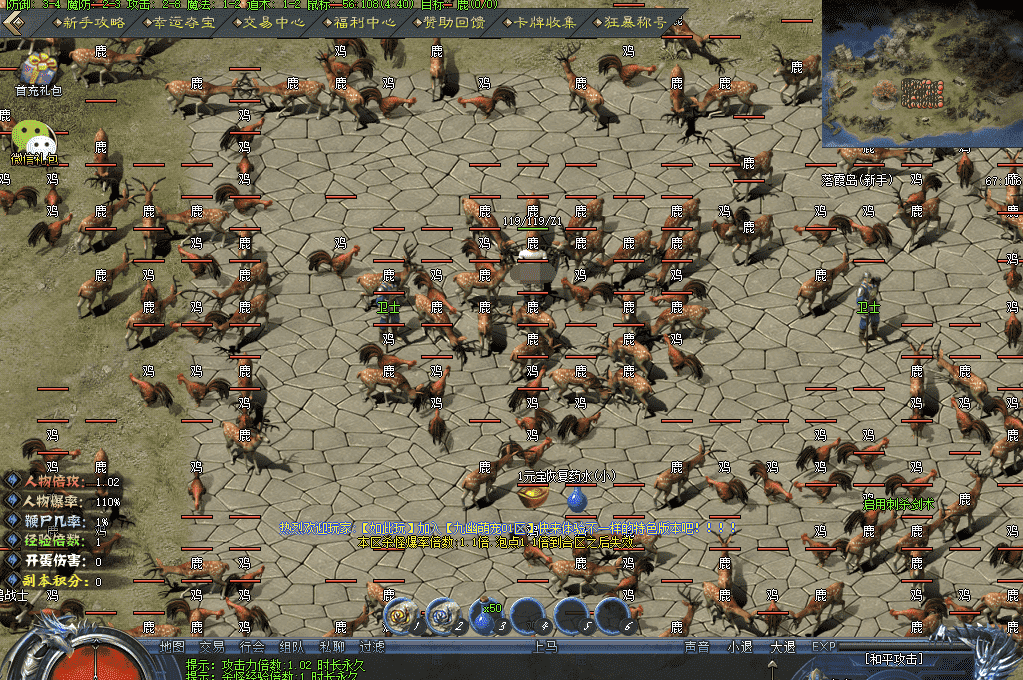Open the 地图 map button

[x=172, y=647]
